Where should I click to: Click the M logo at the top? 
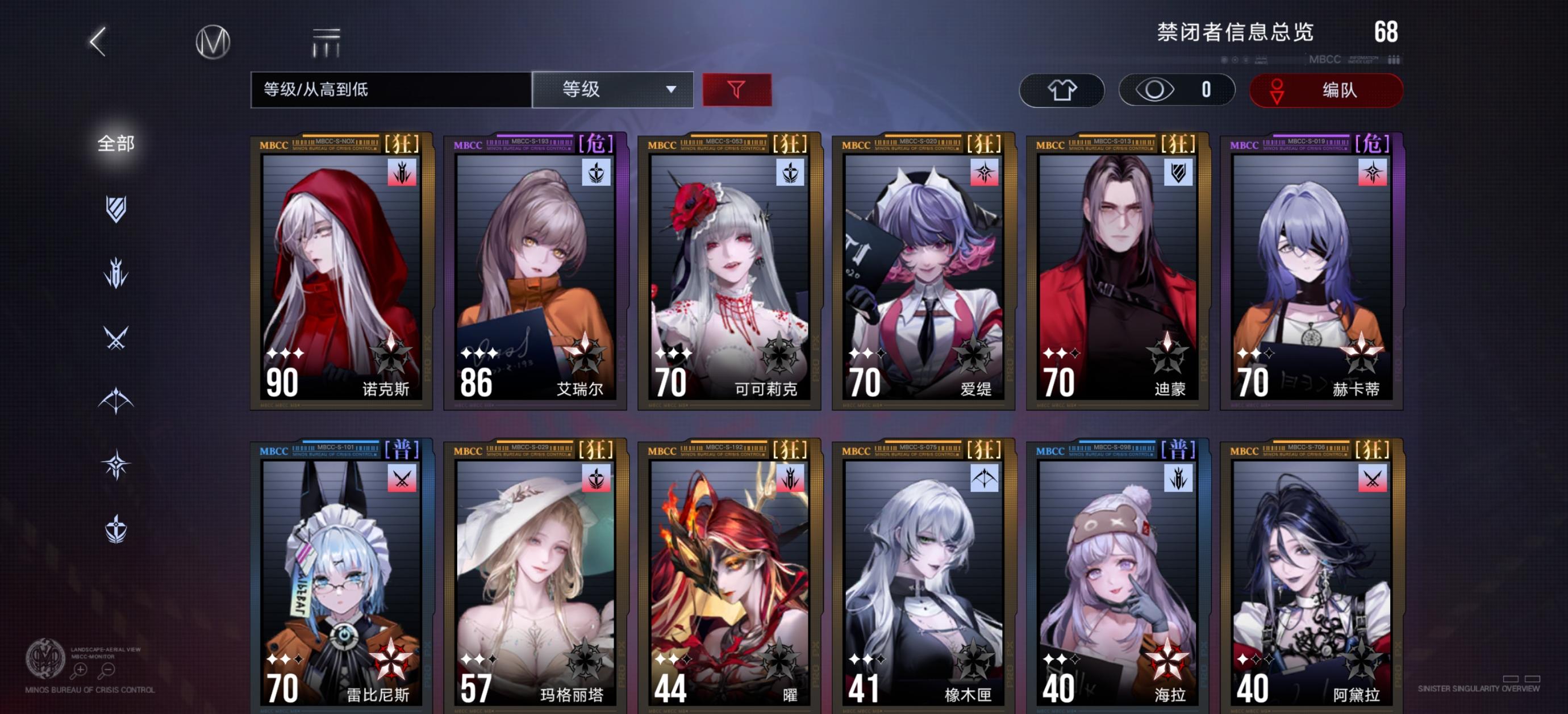tap(214, 41)
